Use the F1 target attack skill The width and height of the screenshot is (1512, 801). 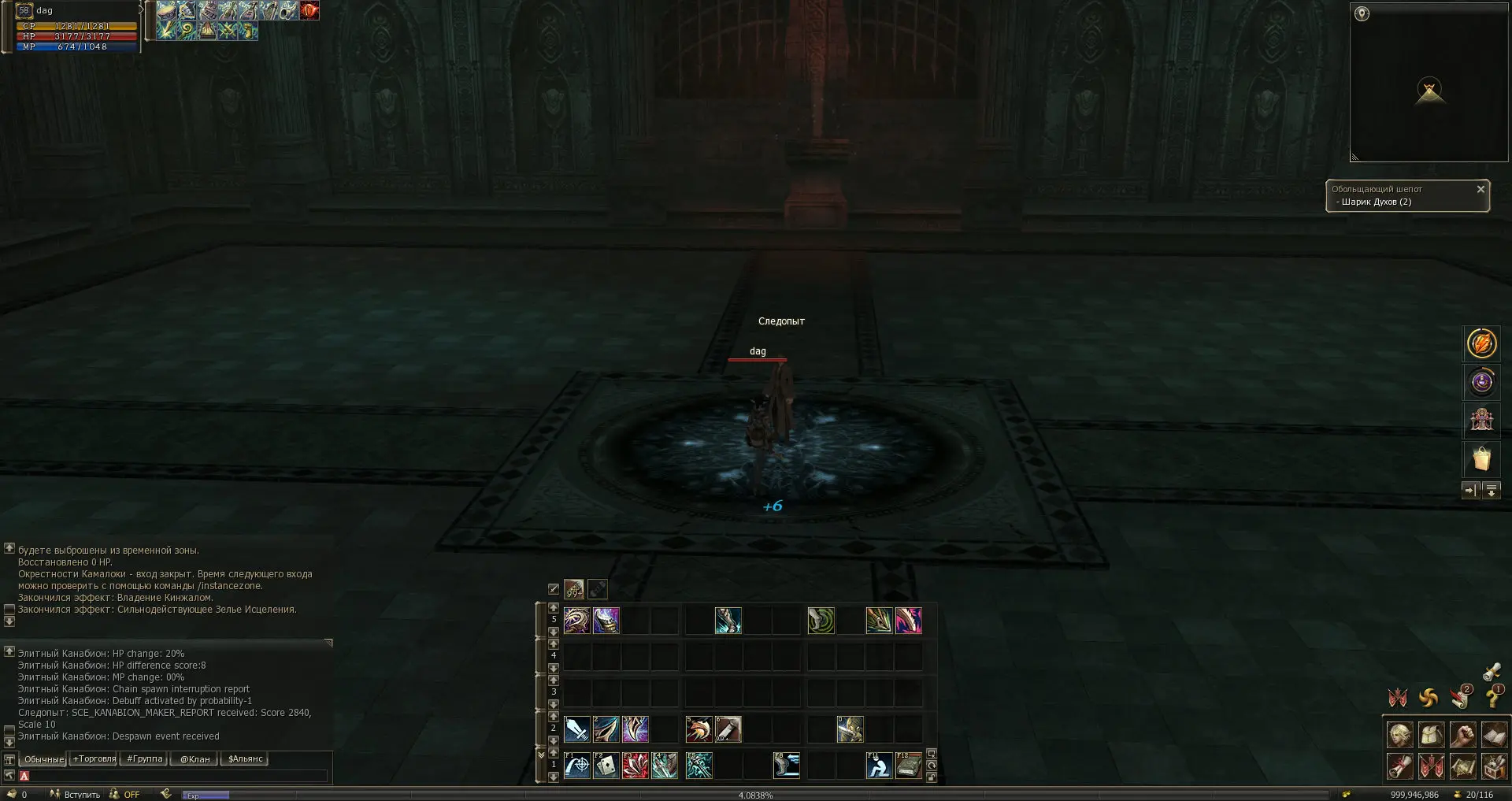577,766
